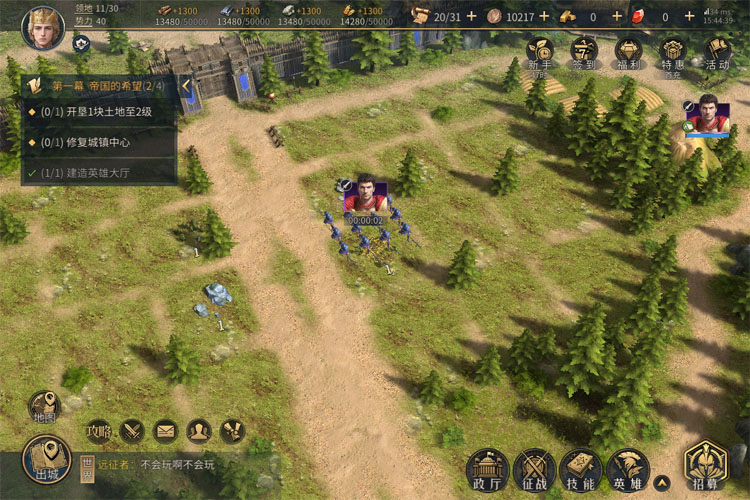The width and height of the screenshot is (750, 500).
Task: Select the quest 开垦1块土地至2级
Action: [98, 112]
